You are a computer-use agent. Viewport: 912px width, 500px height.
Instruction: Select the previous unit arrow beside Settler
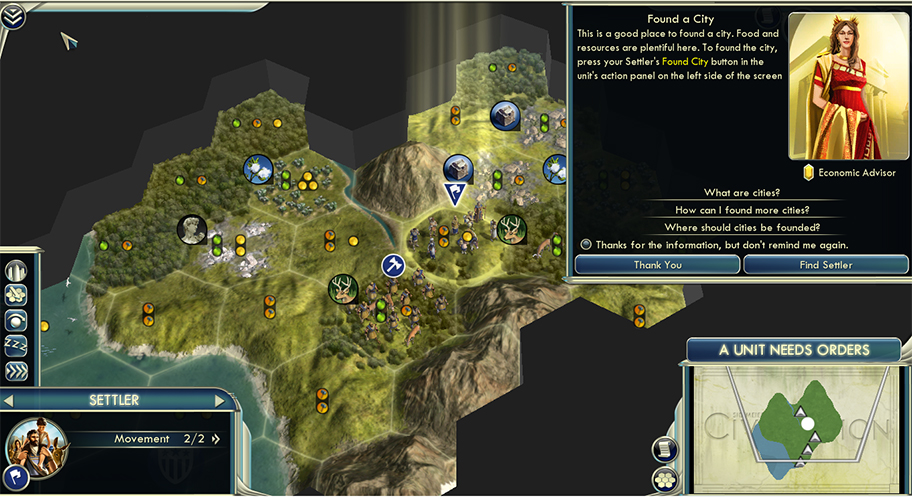click(9, 401)
